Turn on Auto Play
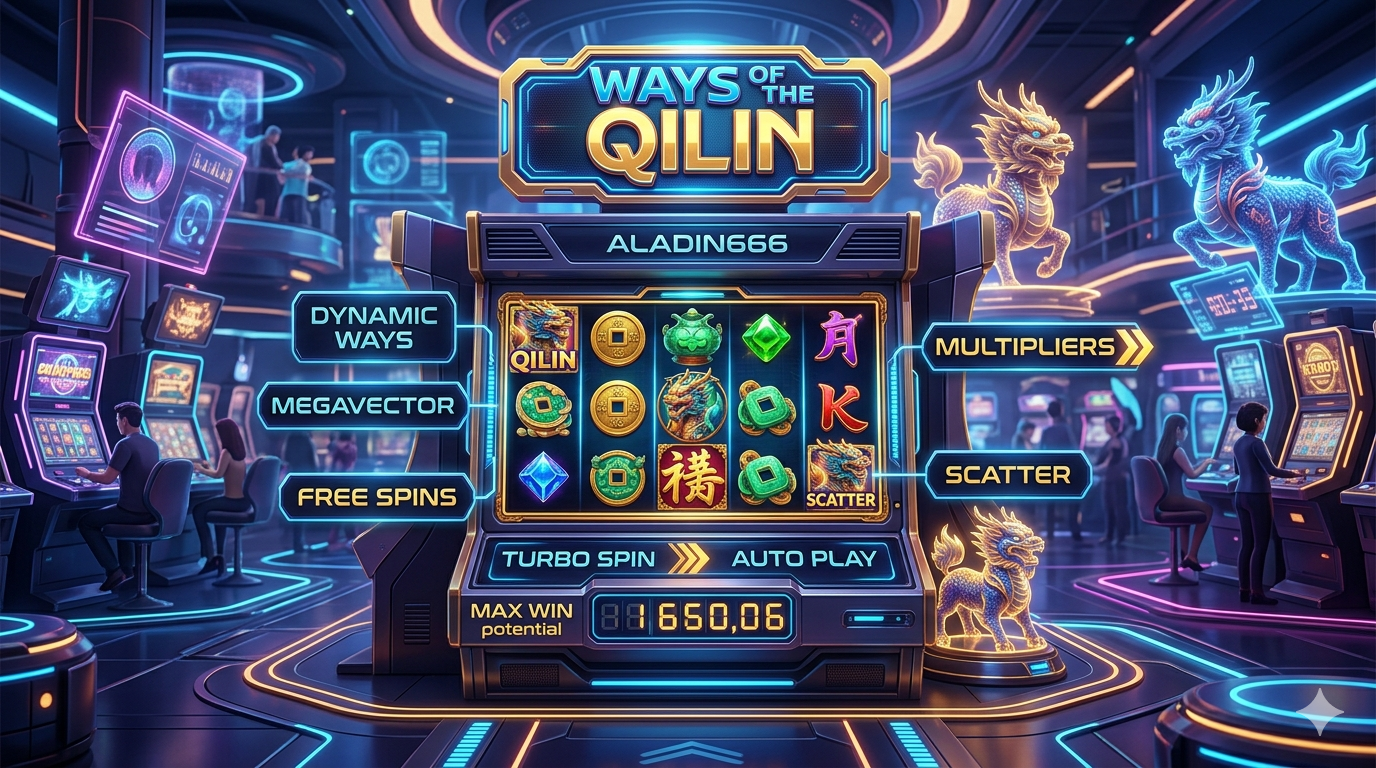This screenshot has height=768, width=1376. [803, 558]
